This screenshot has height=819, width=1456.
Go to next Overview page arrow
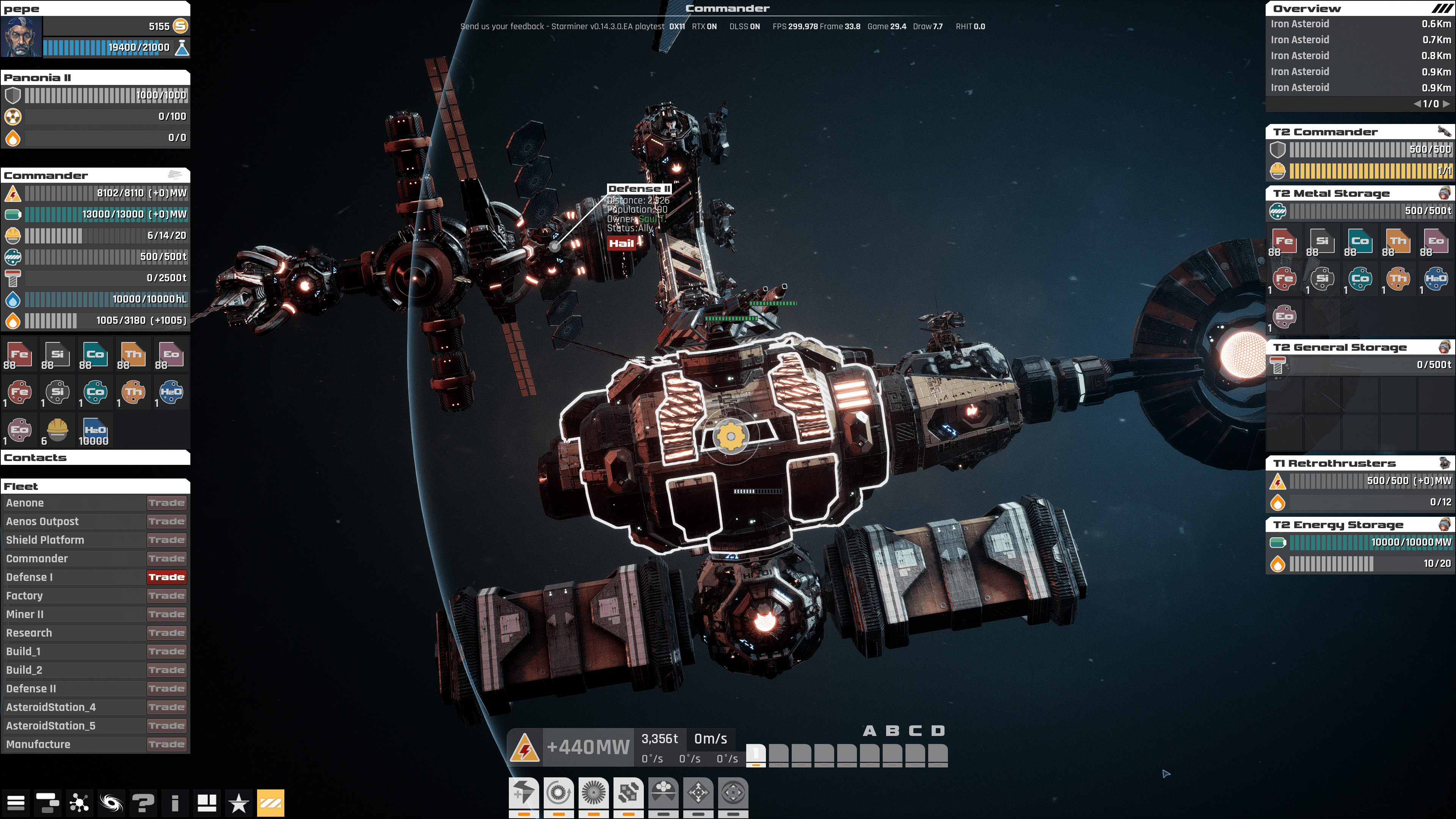1446,104
